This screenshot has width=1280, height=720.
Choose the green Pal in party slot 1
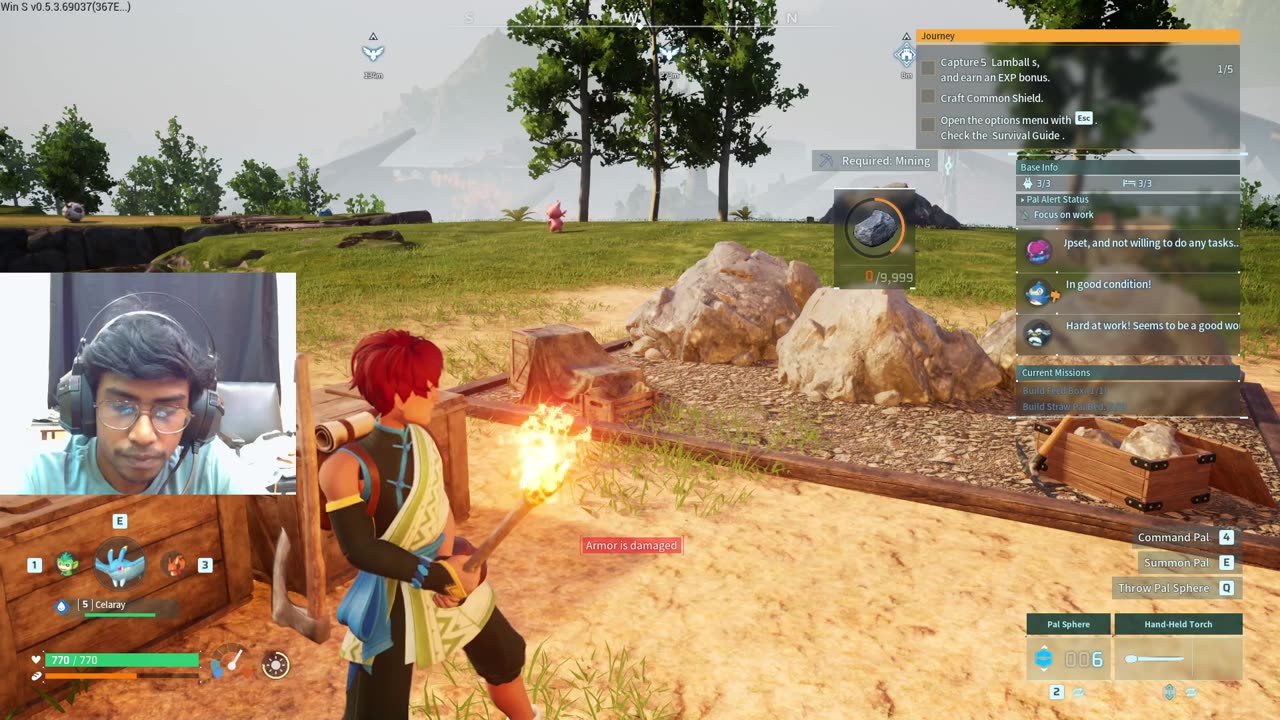pos(67,564)
